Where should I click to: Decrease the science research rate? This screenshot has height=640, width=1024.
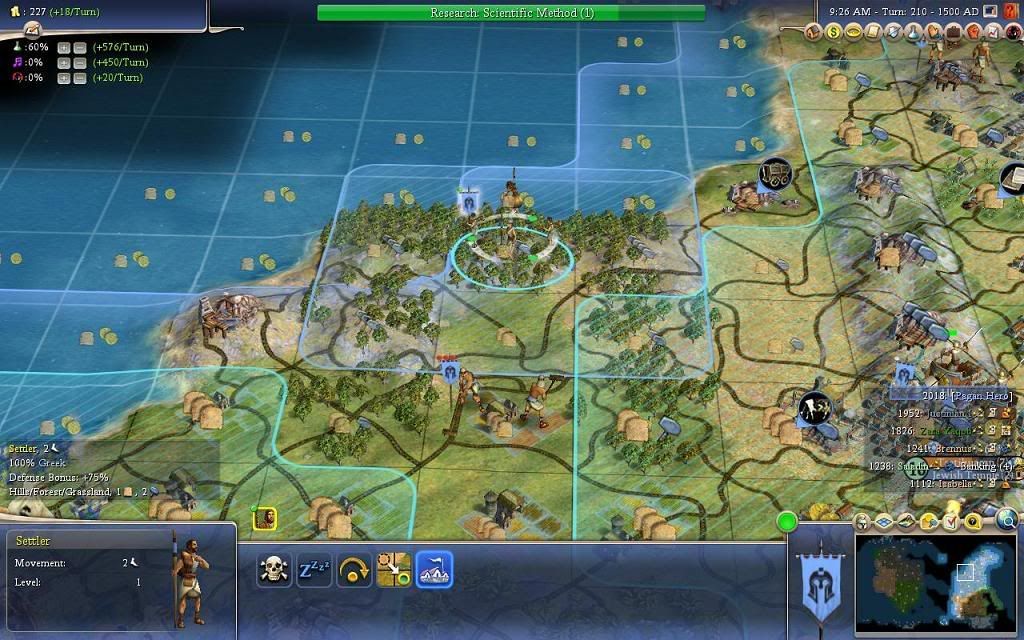pyautogui.click(x=78, y=47)
